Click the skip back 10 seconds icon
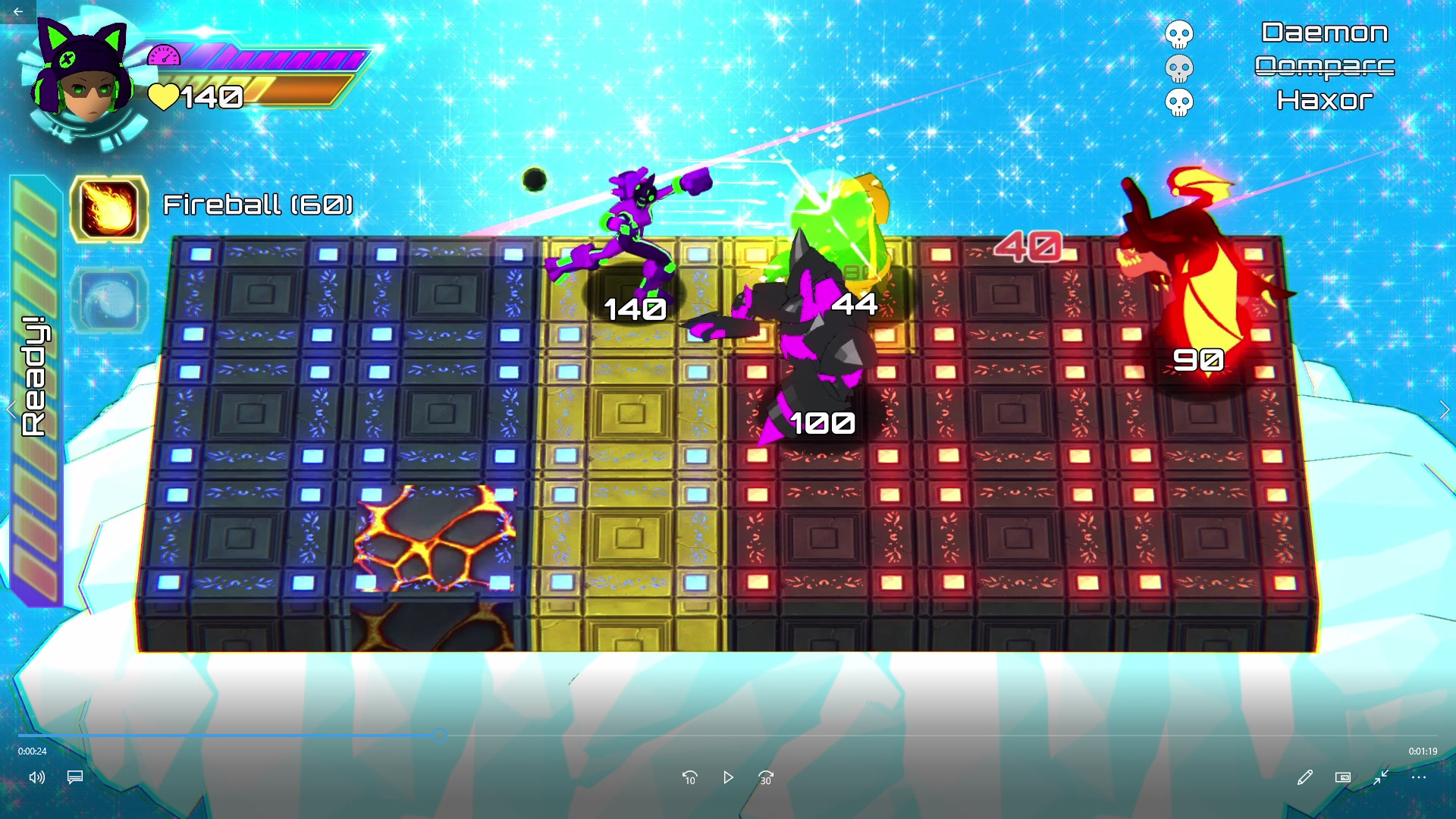1456x819 pixels. pos(690,777)
